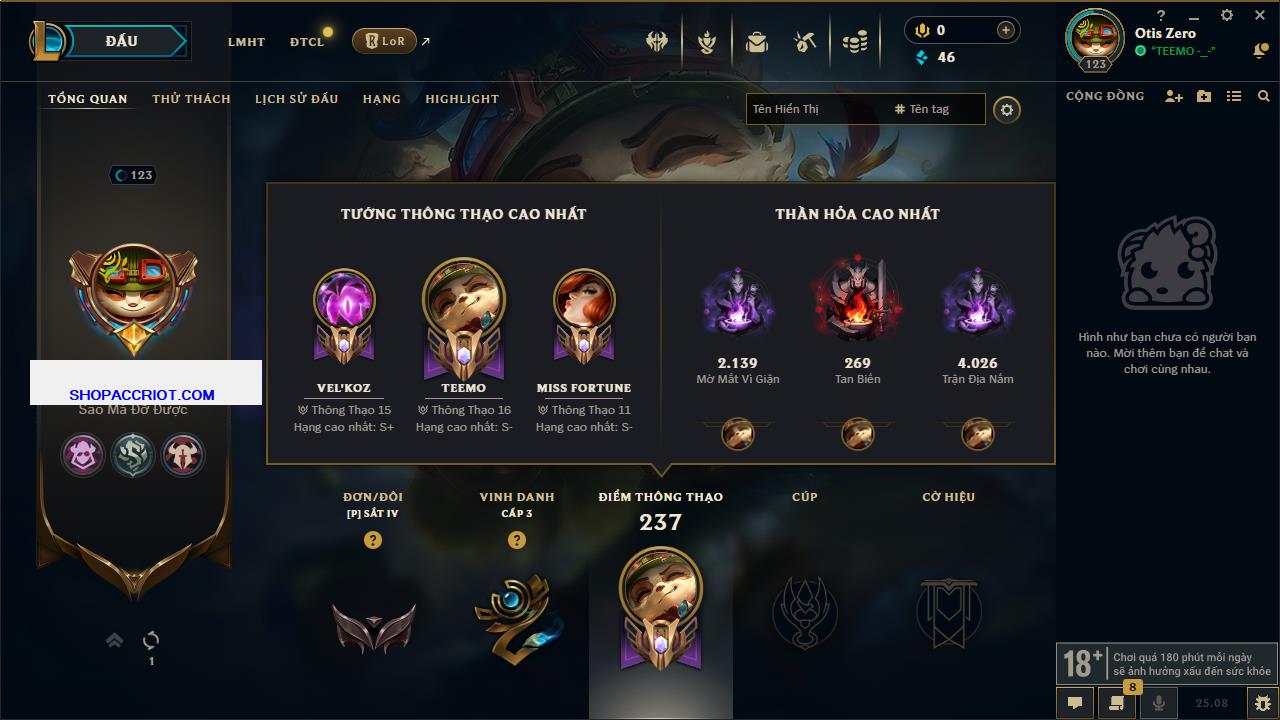Open profile settings gear next to search
The width and height of the screenshot is (1280, 720).
point(1007,110)
